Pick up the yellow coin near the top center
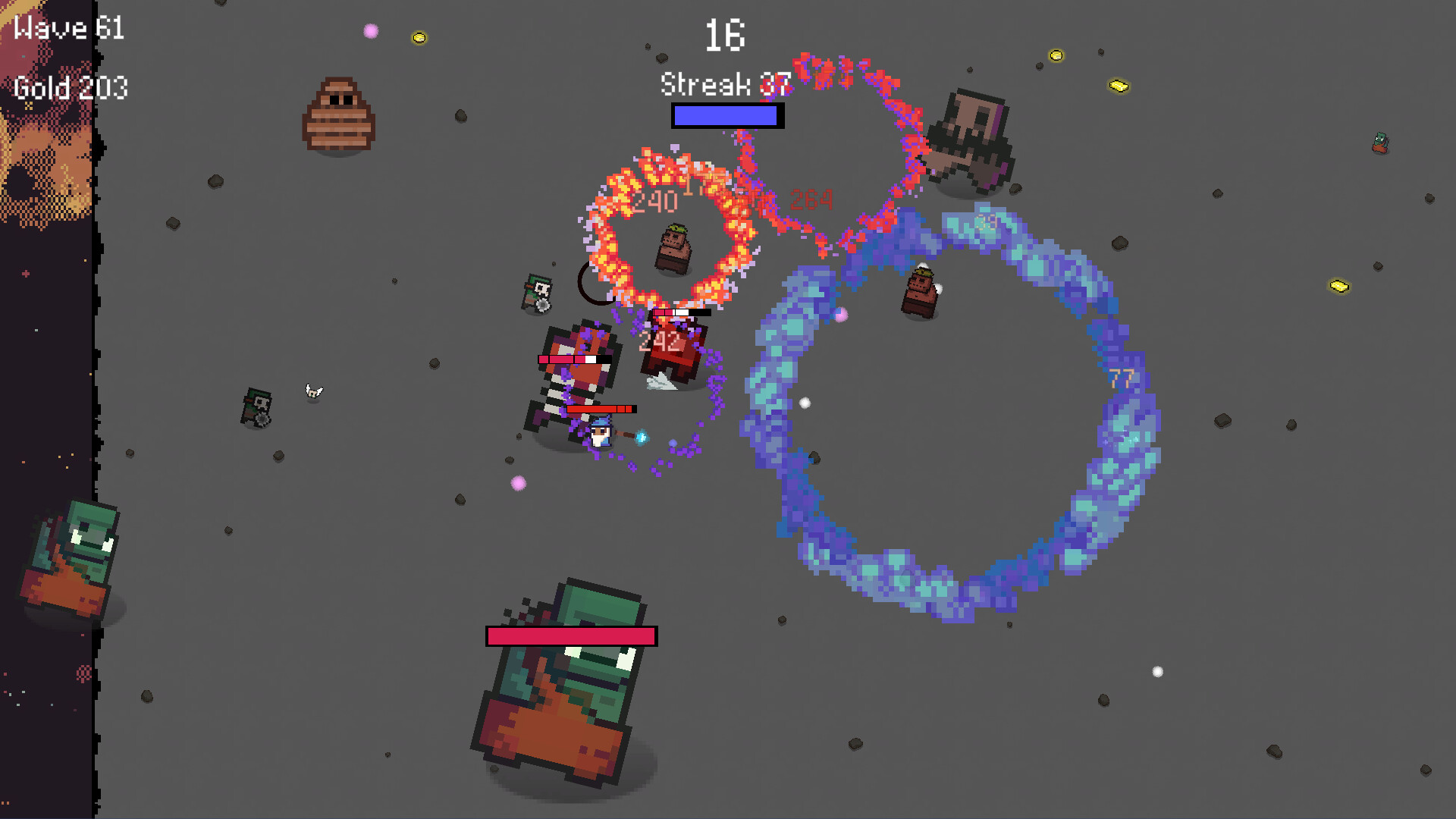 [x=419, y=38]
